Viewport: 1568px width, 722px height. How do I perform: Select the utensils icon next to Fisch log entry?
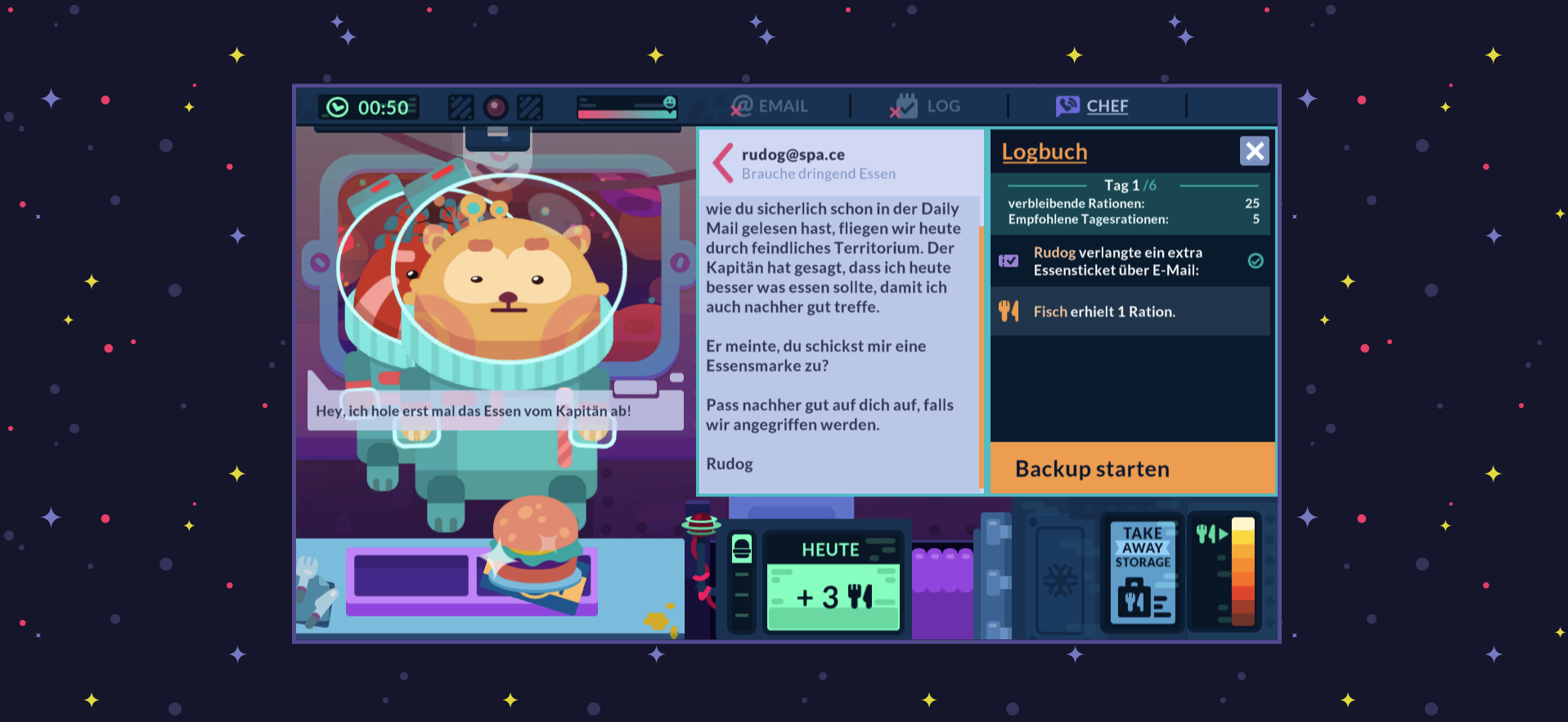(x=1009, y=312)
